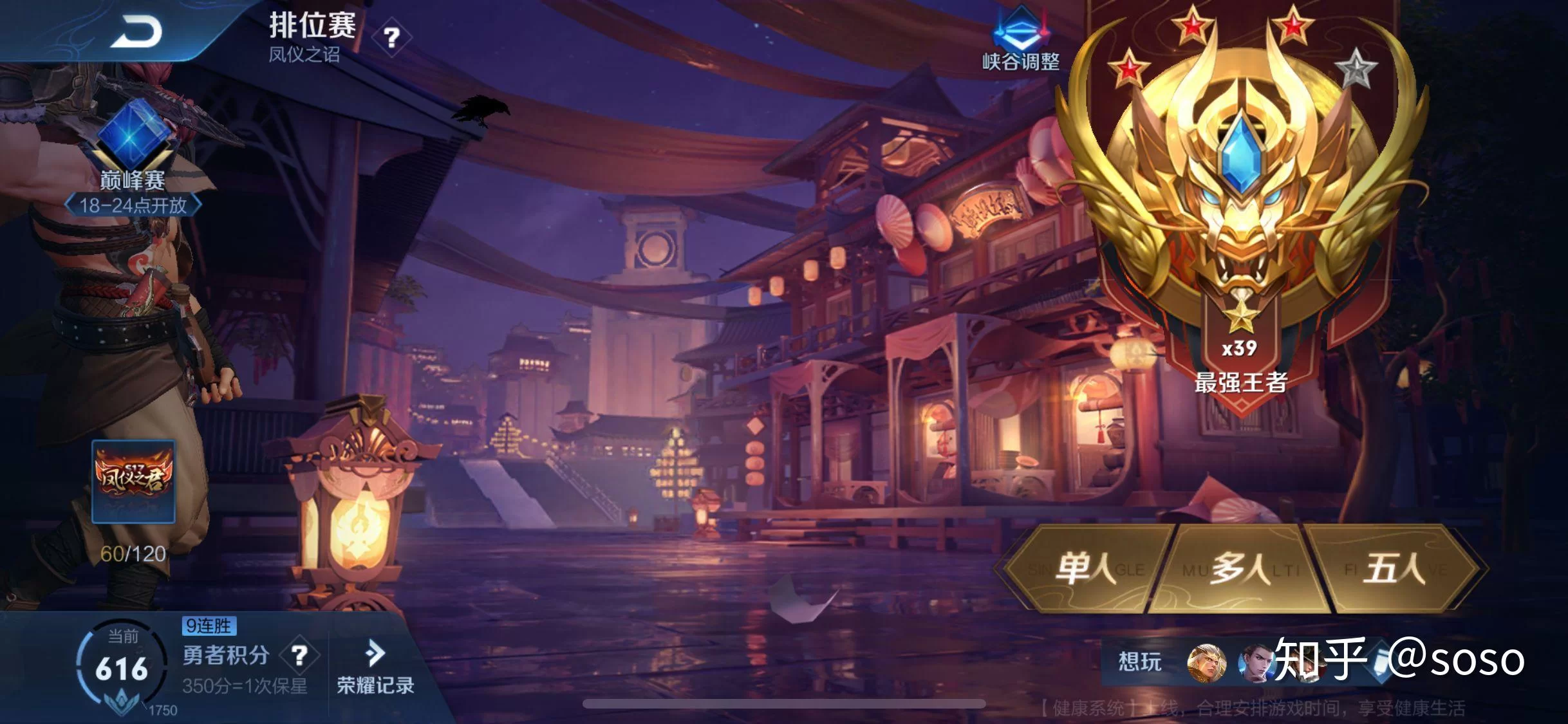Screen dimensions: 1568x724
Task: Open the ranked match help question mark
Action: 391,38
